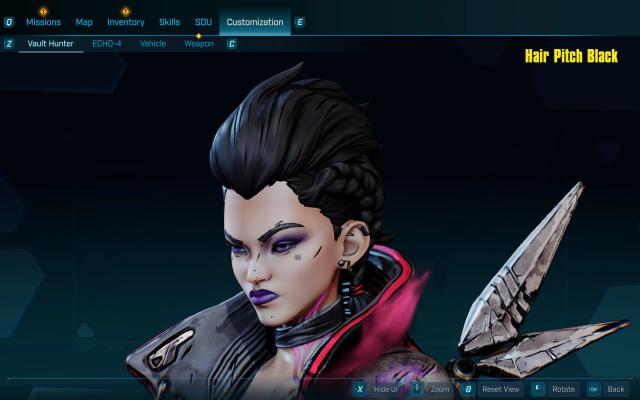Open Vehicle customization sub-tab
This screenshot has height=400, width=640.
153,44
